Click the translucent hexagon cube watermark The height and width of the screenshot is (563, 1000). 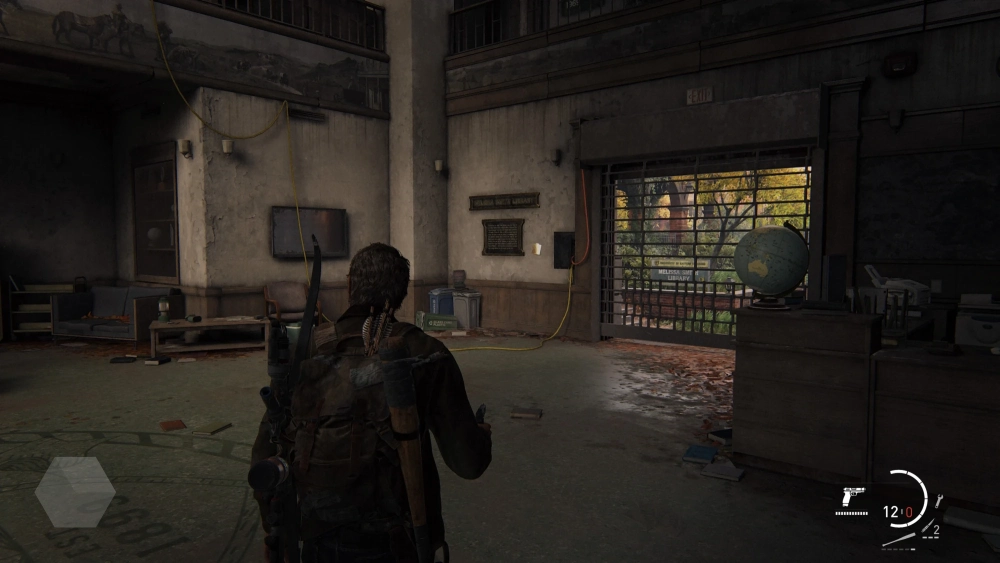point(75,491)
